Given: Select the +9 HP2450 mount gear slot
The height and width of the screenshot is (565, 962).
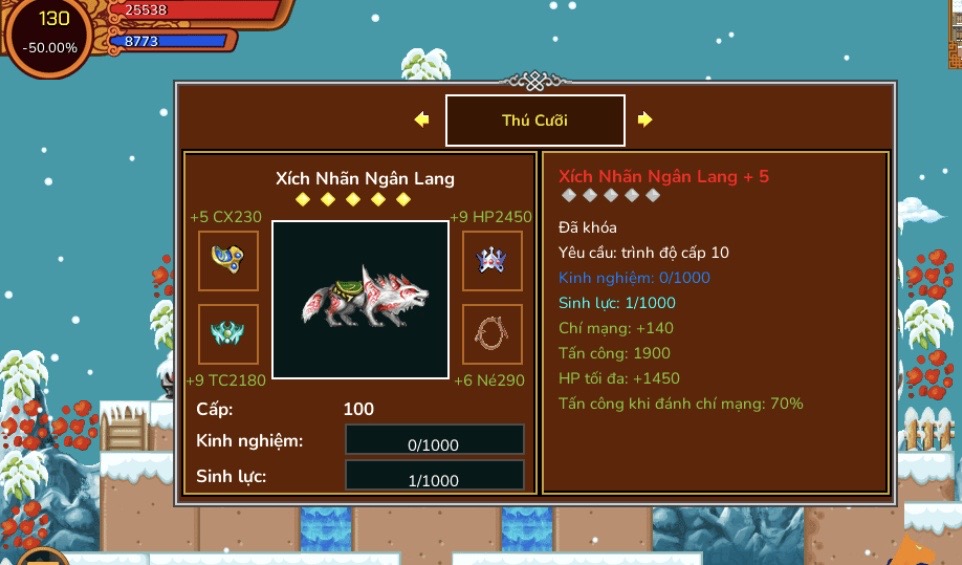Looking at the screenshot, I should tap(492, 261).
